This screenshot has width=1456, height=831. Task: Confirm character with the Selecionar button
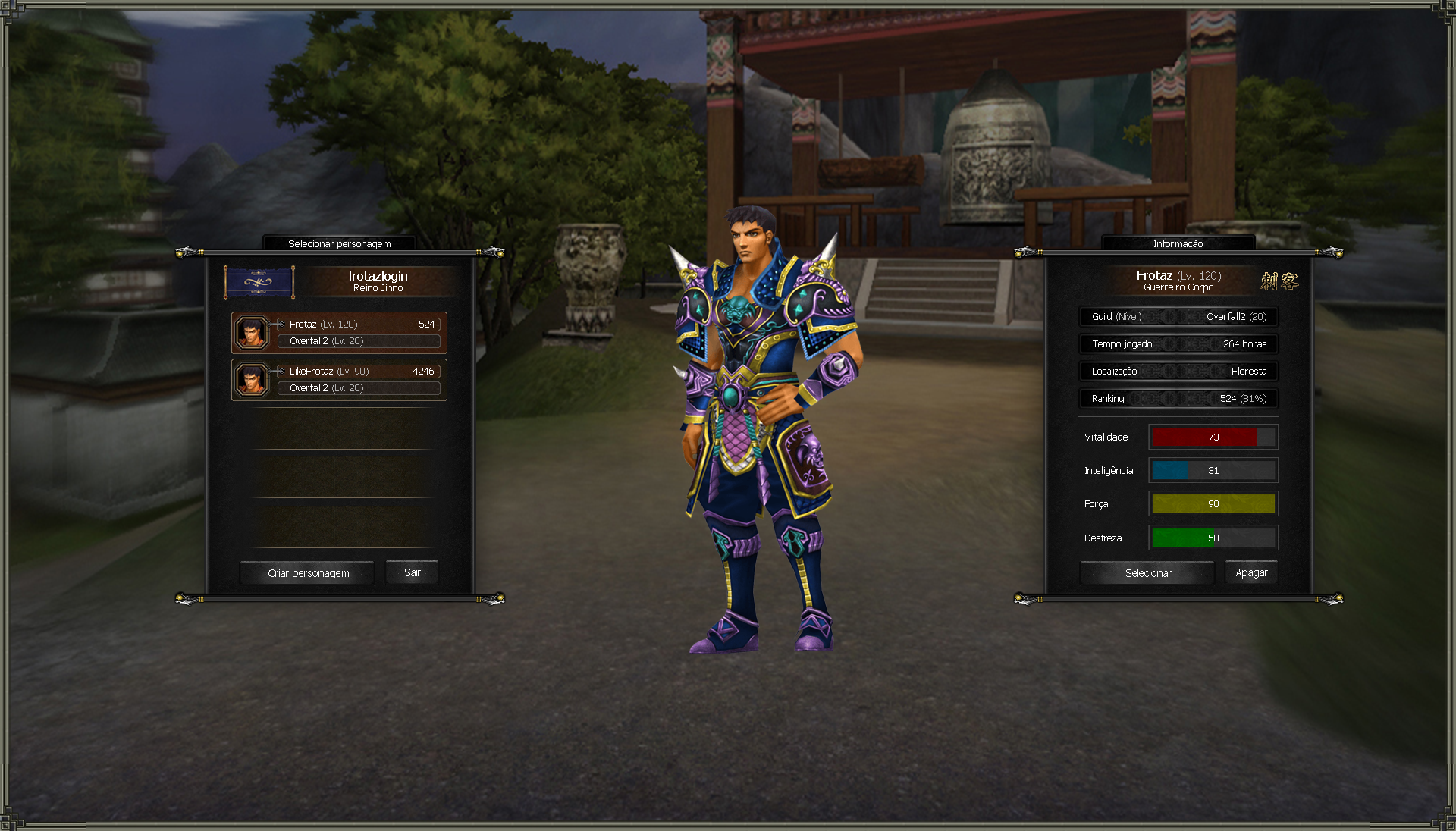pyautogui.click(x=1147, y=573)
